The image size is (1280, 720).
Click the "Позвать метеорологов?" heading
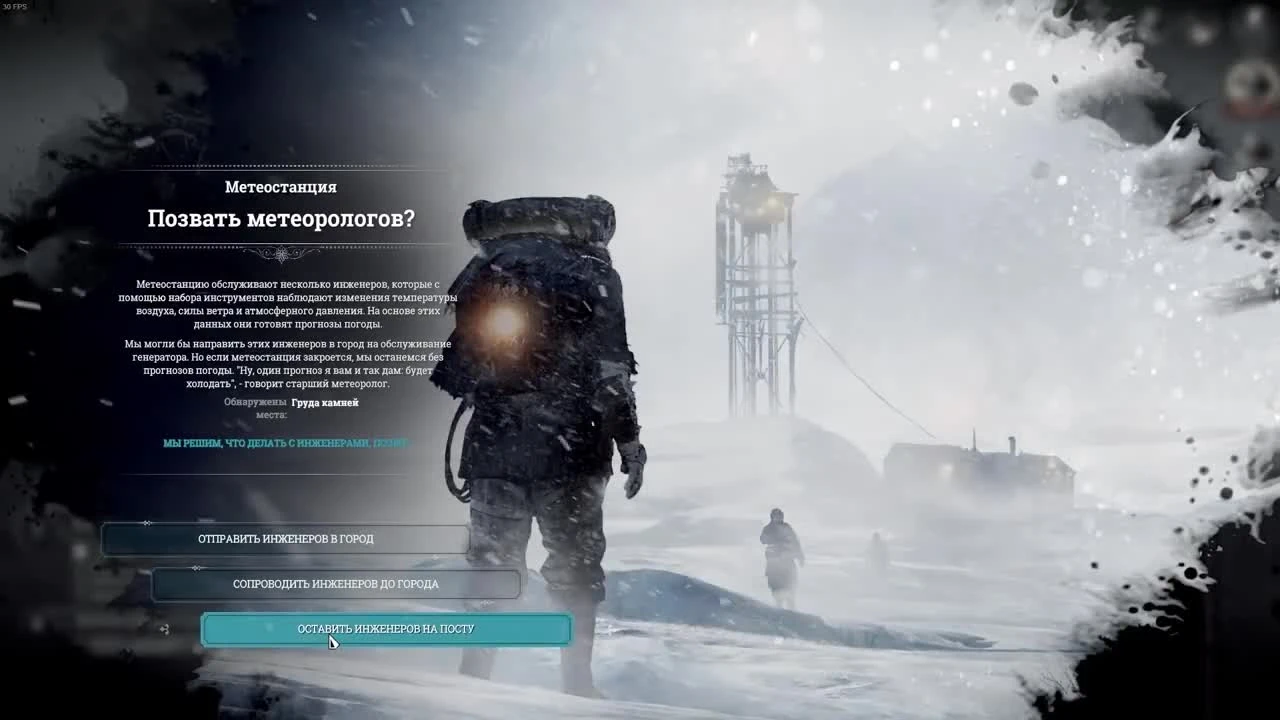coord(280,217)
